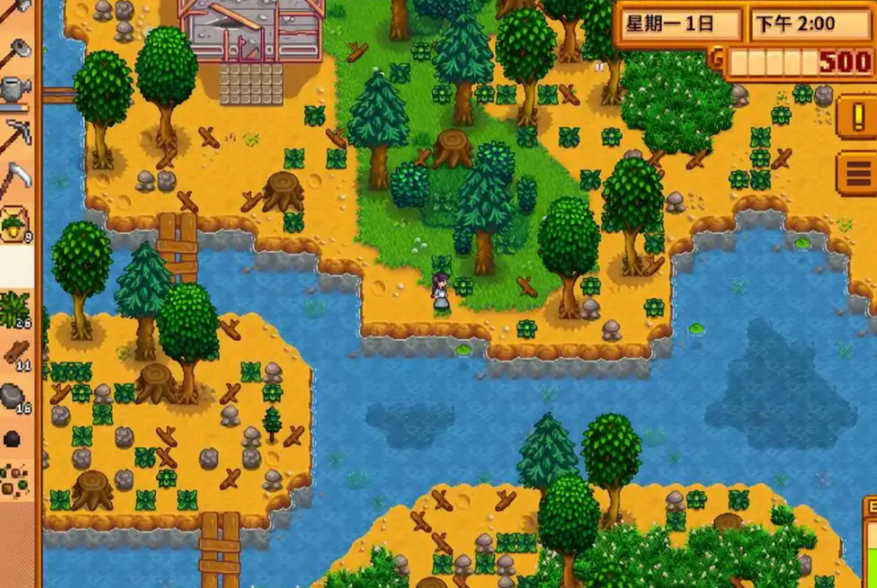
Task: Equip the watering can
Action: (x=16, y=90)
